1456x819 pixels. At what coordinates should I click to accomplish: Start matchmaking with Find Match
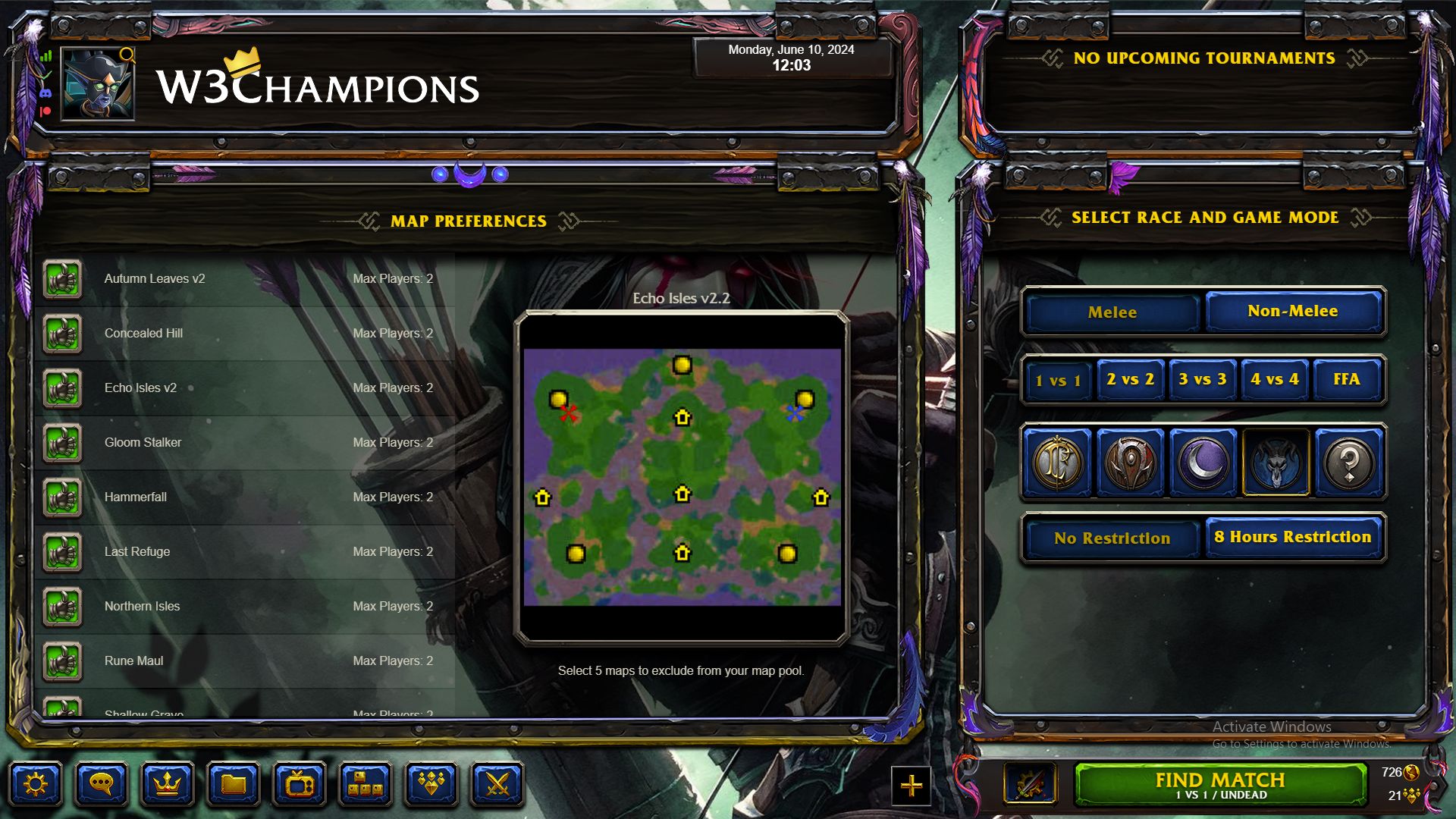pyautogui.click(x=1220, y=785)
